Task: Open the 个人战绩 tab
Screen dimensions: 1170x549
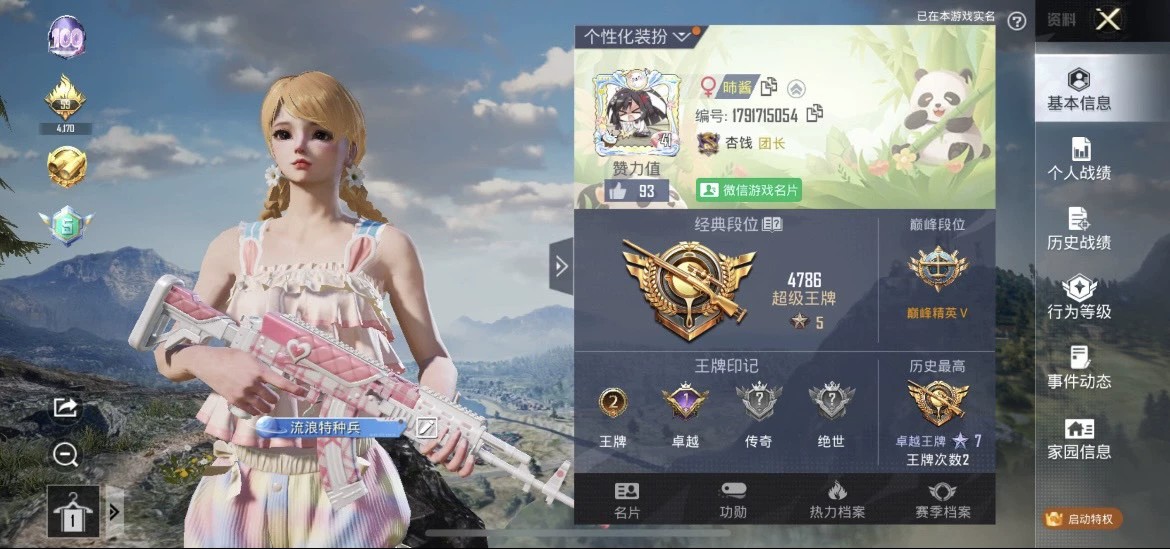Action: (1079, 160)
